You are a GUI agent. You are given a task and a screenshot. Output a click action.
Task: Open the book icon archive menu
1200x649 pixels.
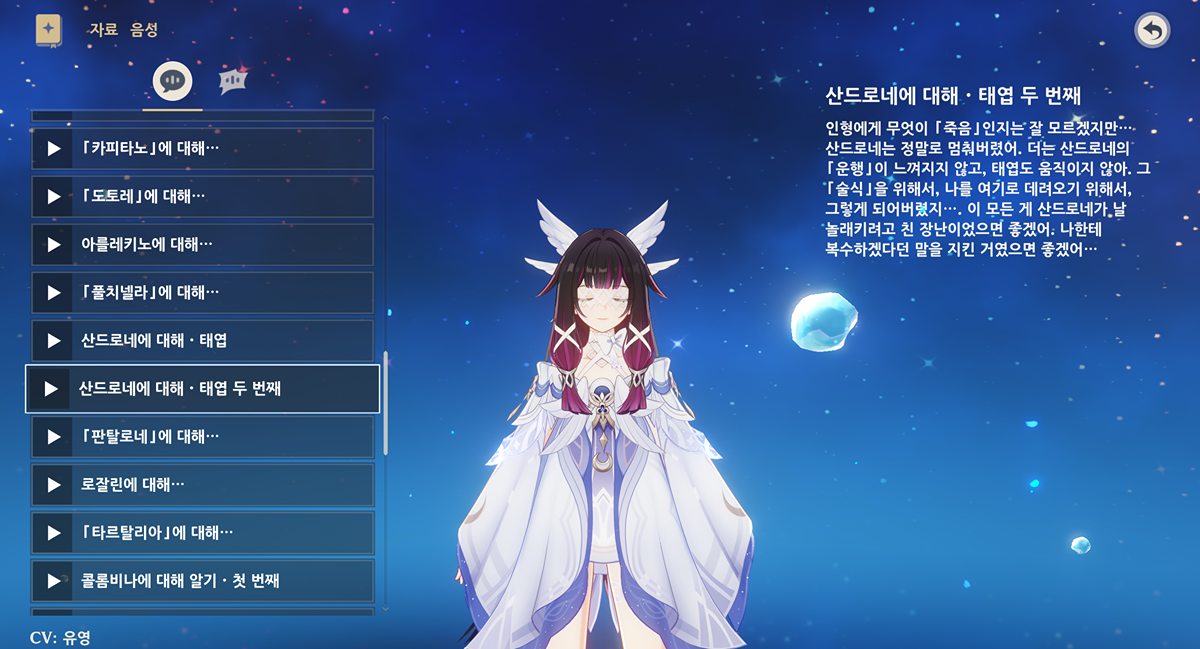tap(48, 30)
